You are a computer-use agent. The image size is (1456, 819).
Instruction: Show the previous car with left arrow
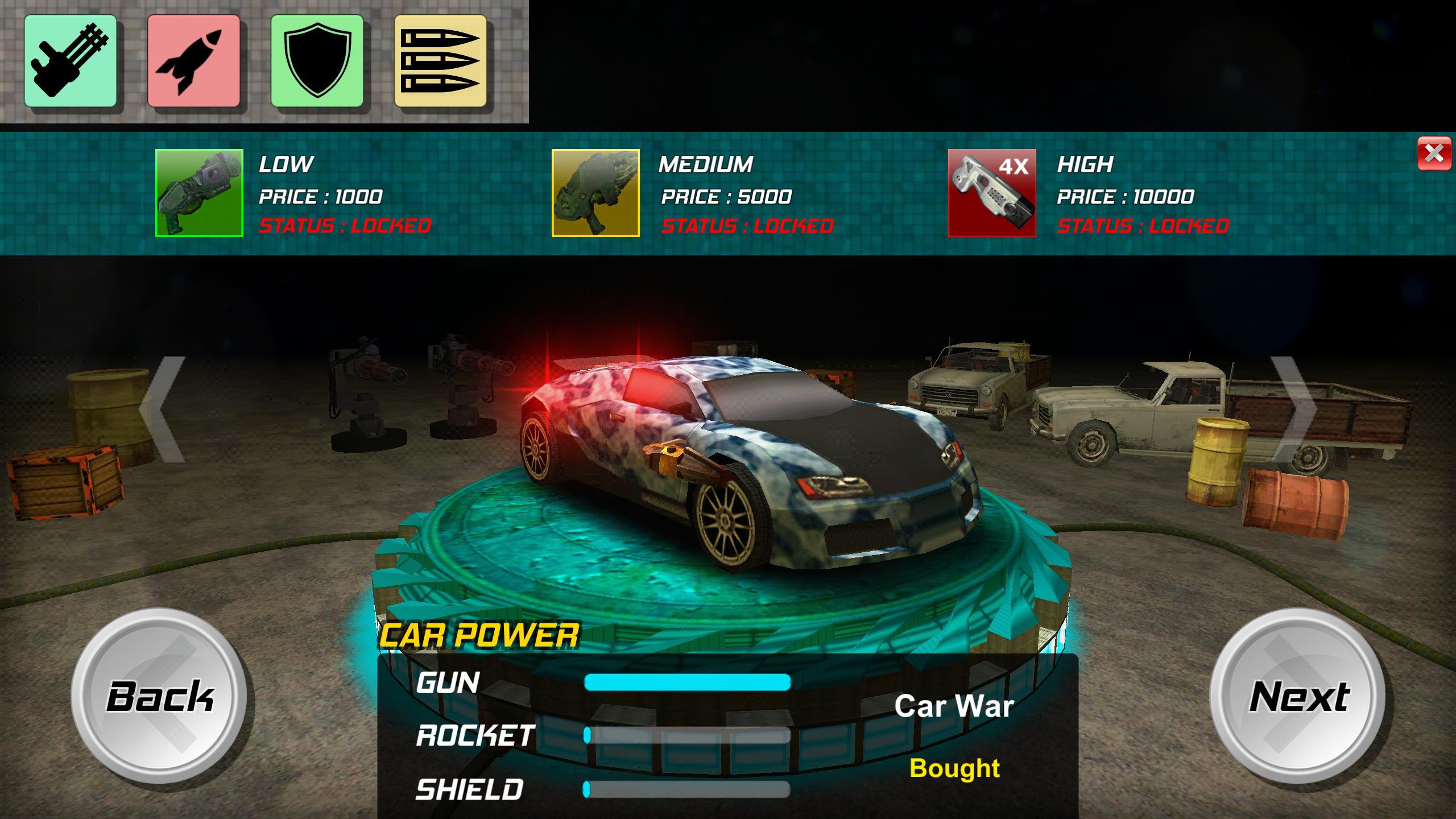click(x=164, y=409)
